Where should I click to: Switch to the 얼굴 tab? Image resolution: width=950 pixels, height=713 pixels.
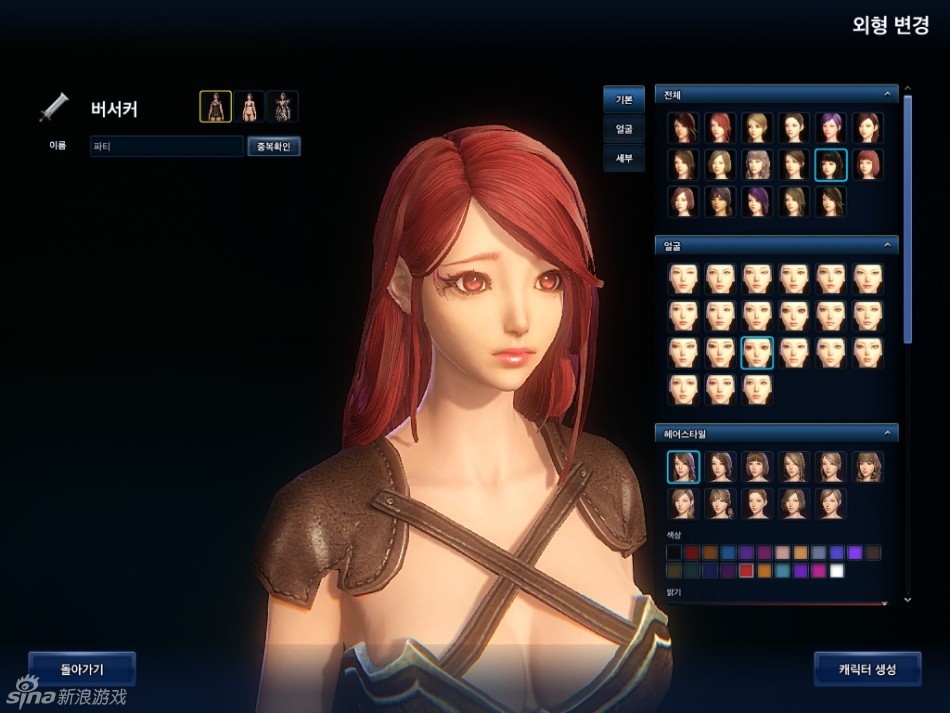click(x=623, y=129)
